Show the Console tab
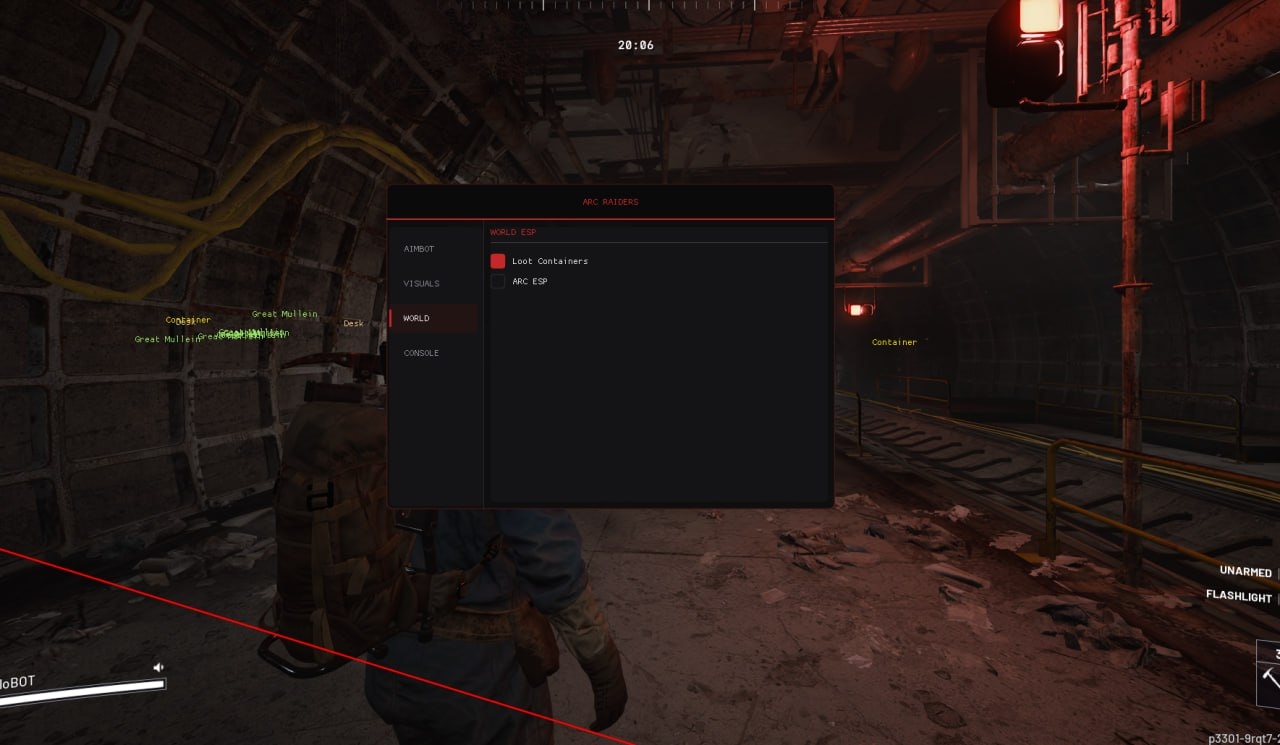The image size is (1280, 745). click(x=421, y=353)
